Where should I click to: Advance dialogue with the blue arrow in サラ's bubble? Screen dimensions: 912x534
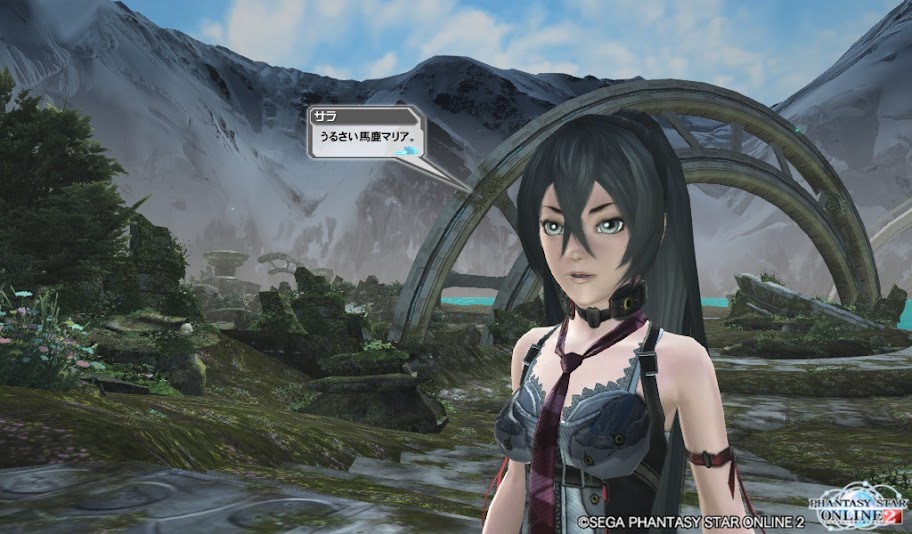click(408, 151)
